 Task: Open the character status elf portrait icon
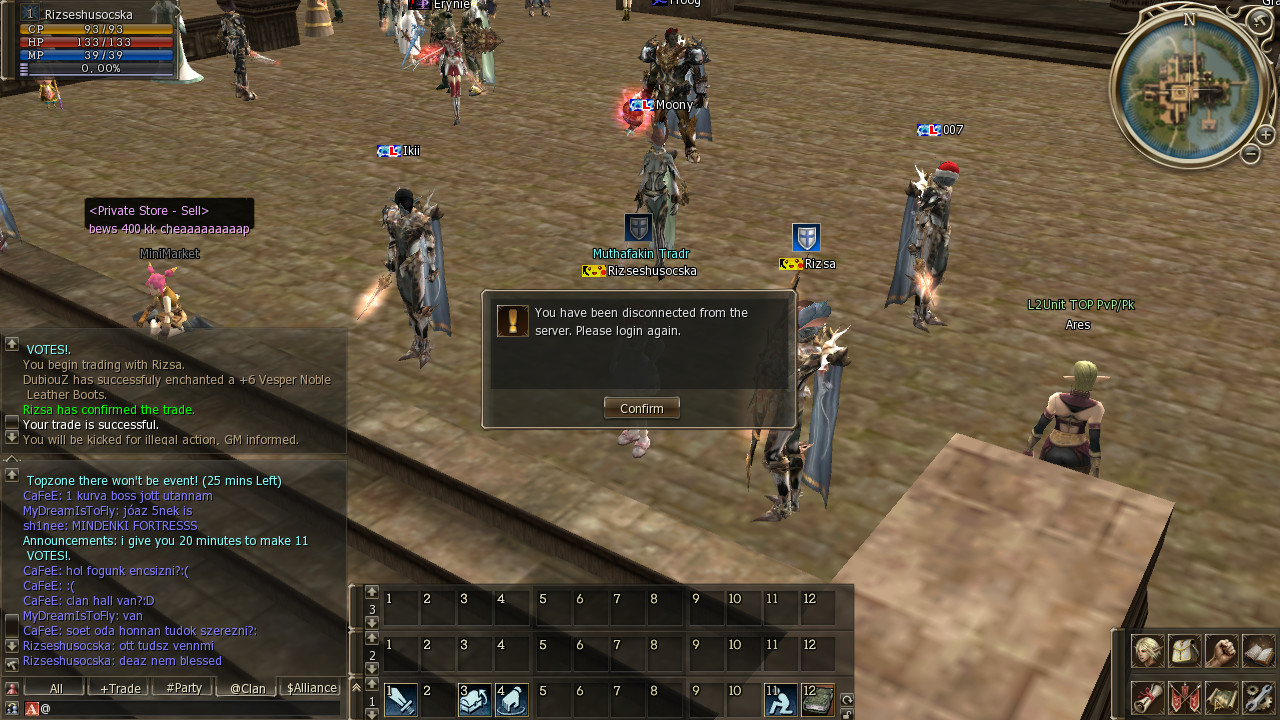pos(1147,651)
